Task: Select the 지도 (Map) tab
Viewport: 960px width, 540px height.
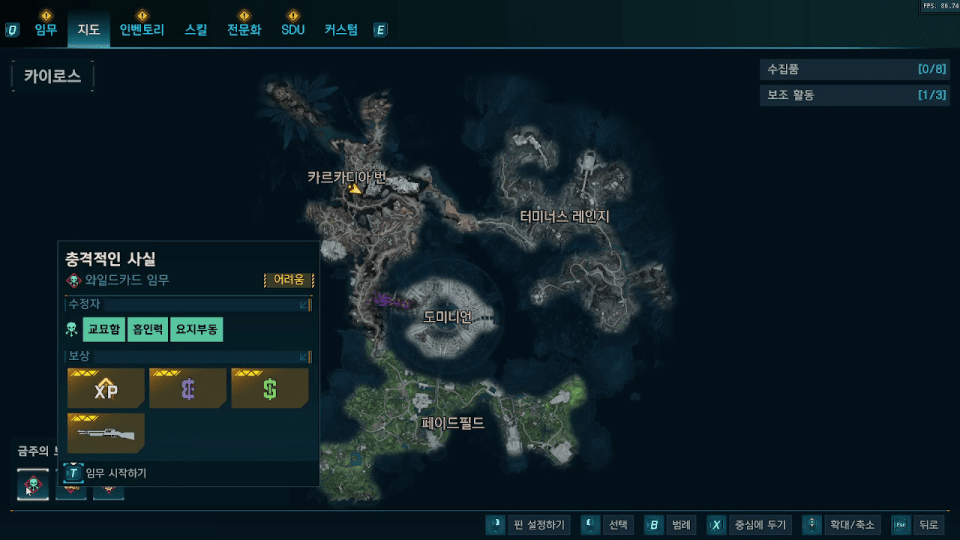Action: [x=89, y=30]
